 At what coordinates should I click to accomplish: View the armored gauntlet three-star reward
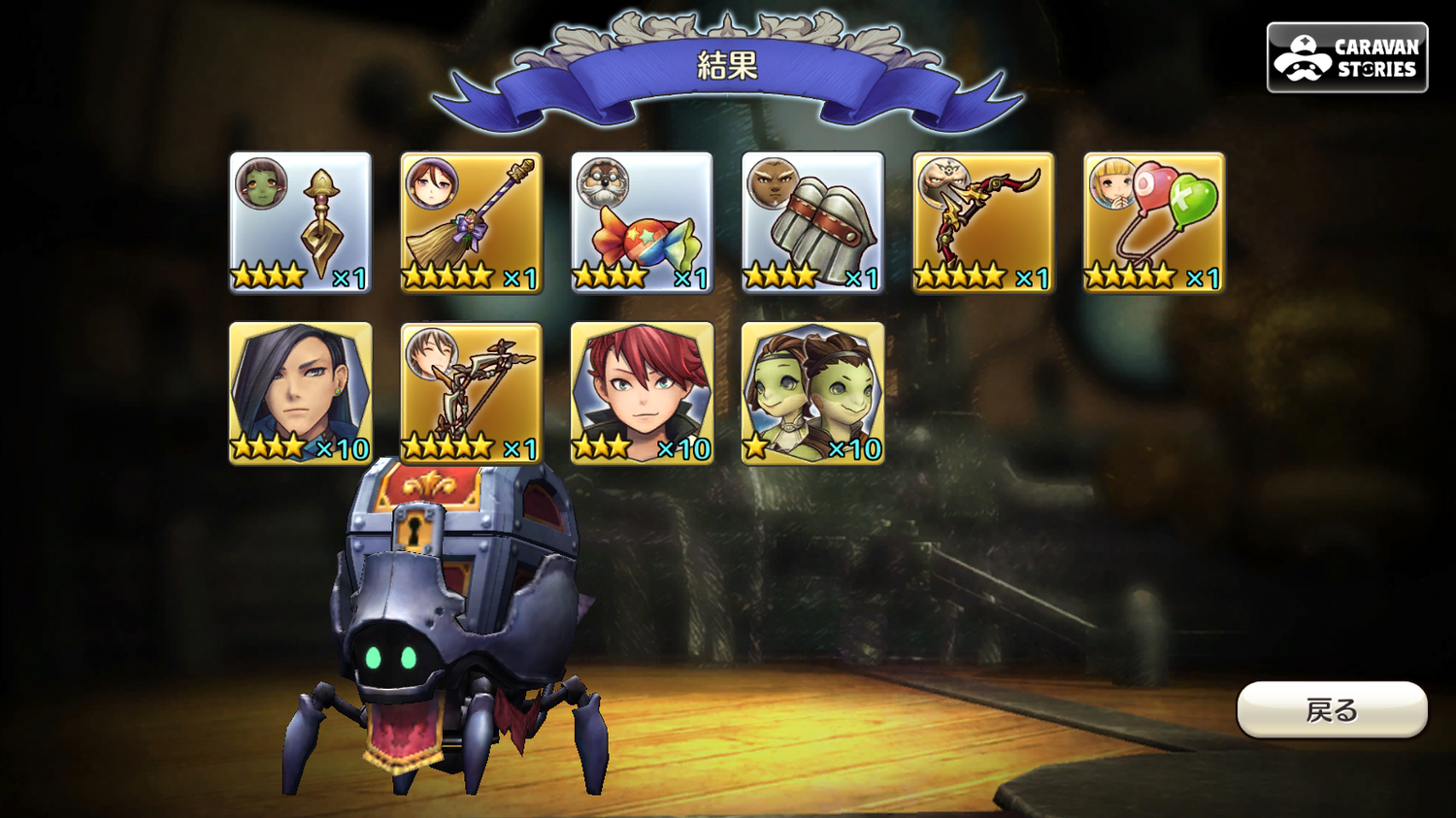813,222
